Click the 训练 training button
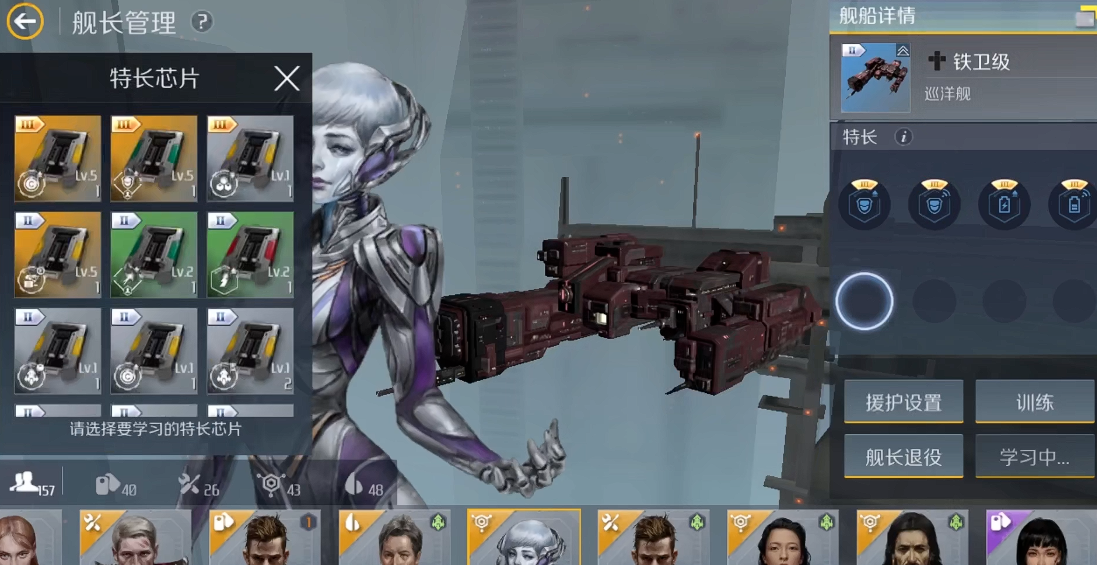 (x=1035, y=403)
